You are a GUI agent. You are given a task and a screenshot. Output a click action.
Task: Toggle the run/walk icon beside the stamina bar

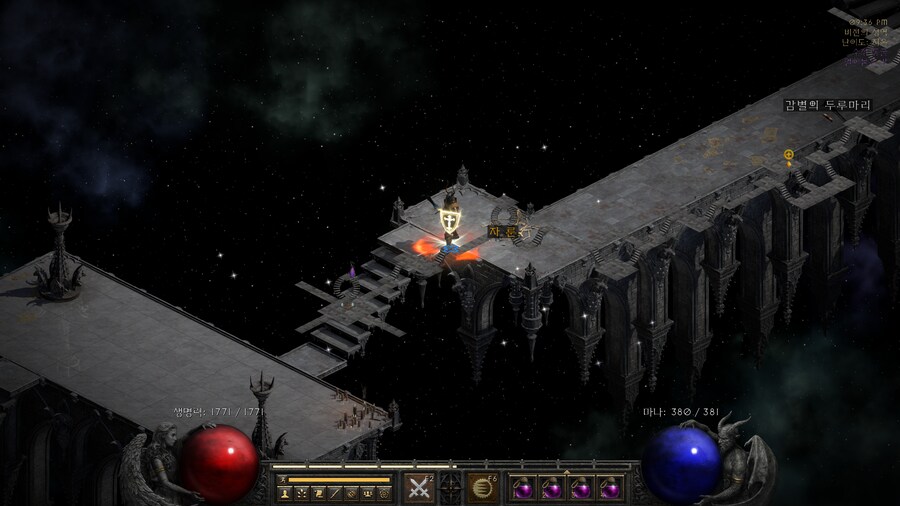(x=282, y=480)
